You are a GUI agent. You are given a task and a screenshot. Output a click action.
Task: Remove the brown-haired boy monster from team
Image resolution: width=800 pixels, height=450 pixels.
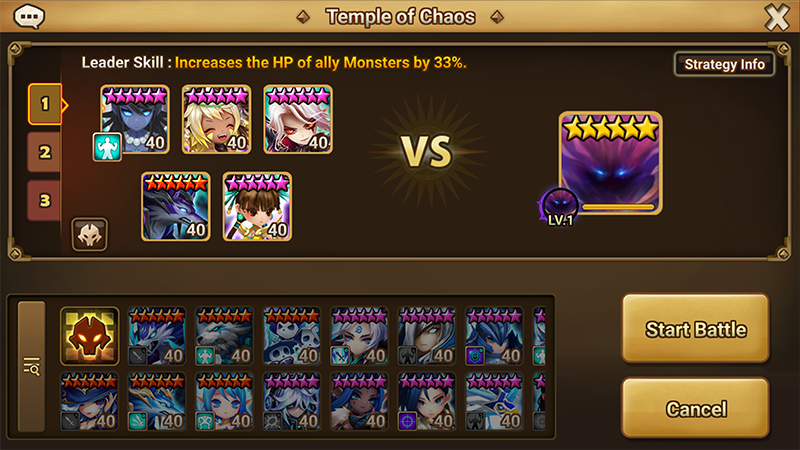[257, 206]
